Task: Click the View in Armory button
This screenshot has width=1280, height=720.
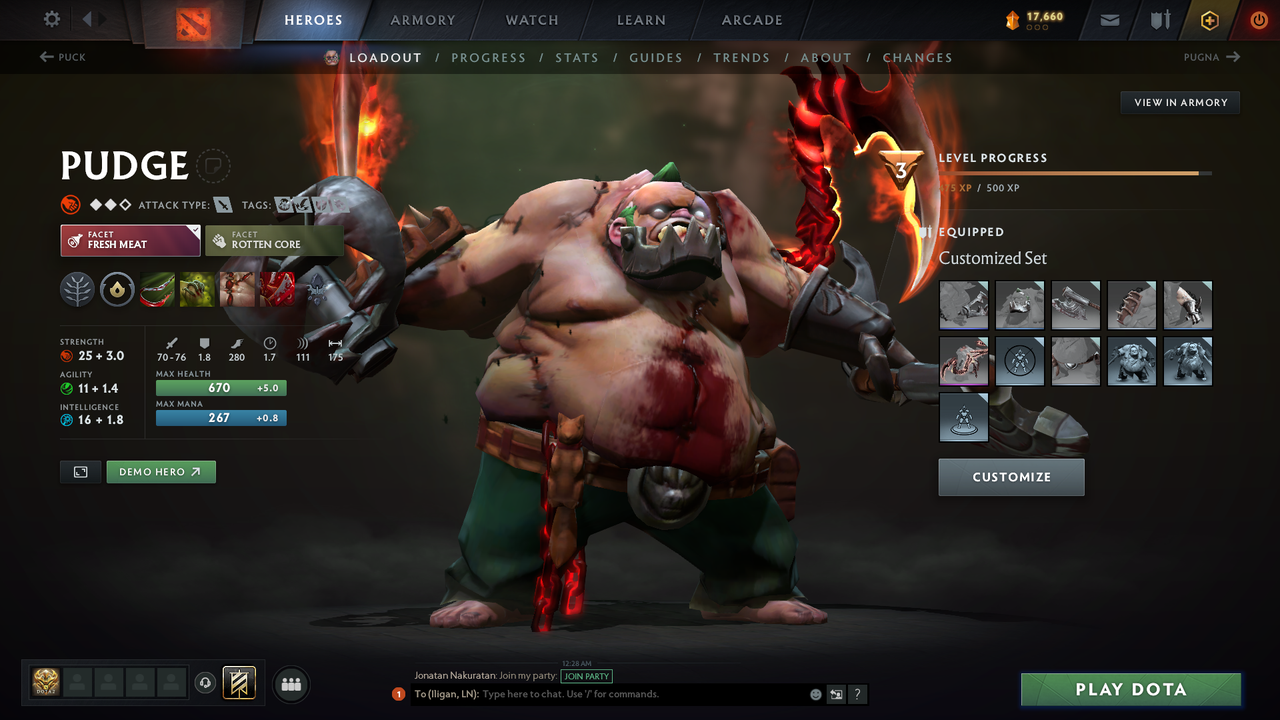Action: (1179, 102)
